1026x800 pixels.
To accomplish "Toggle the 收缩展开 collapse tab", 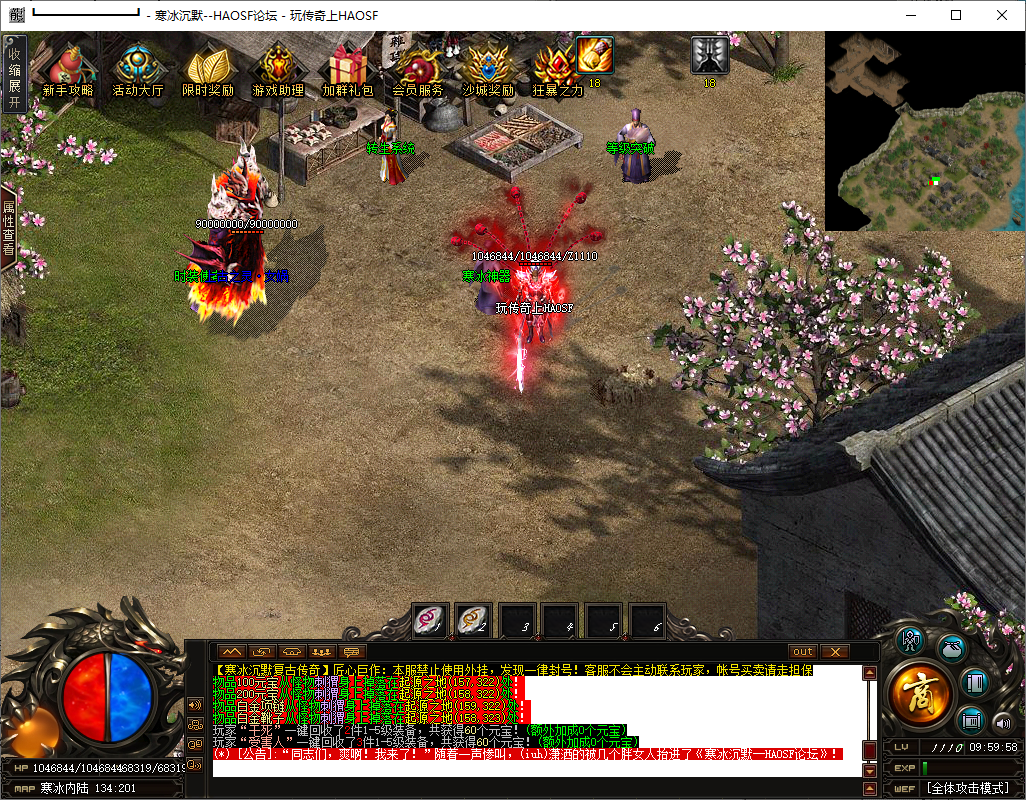I will [x=14, y=72].
